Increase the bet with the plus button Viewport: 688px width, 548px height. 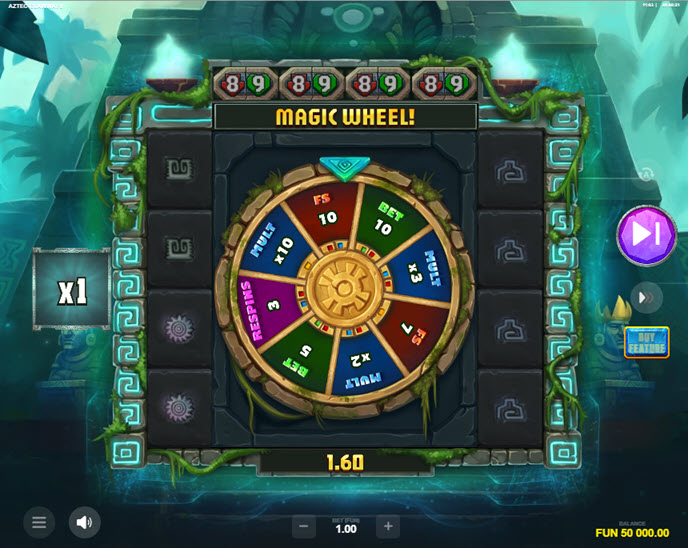(x=388, y=526)
